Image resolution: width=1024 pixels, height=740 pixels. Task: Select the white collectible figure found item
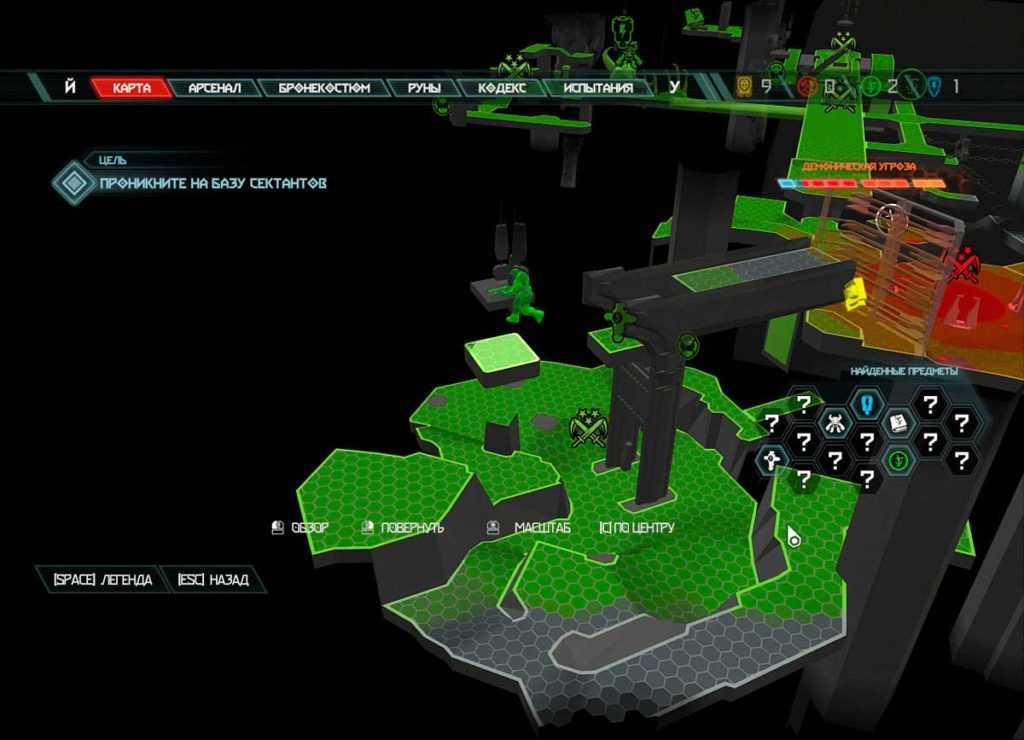pyautogui.click(x=834, y=423)
